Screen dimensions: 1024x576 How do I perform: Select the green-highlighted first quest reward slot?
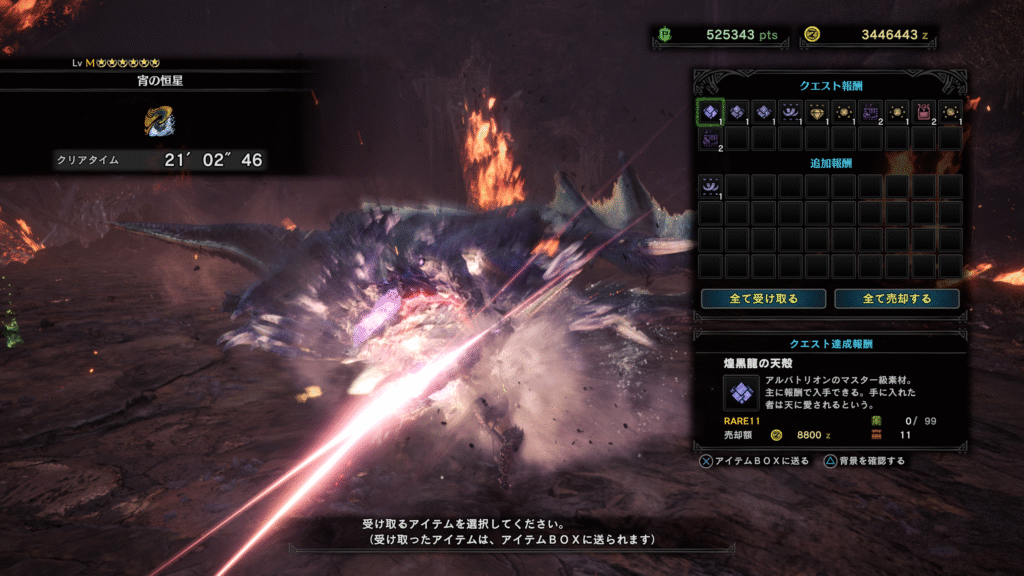[710, 112]
